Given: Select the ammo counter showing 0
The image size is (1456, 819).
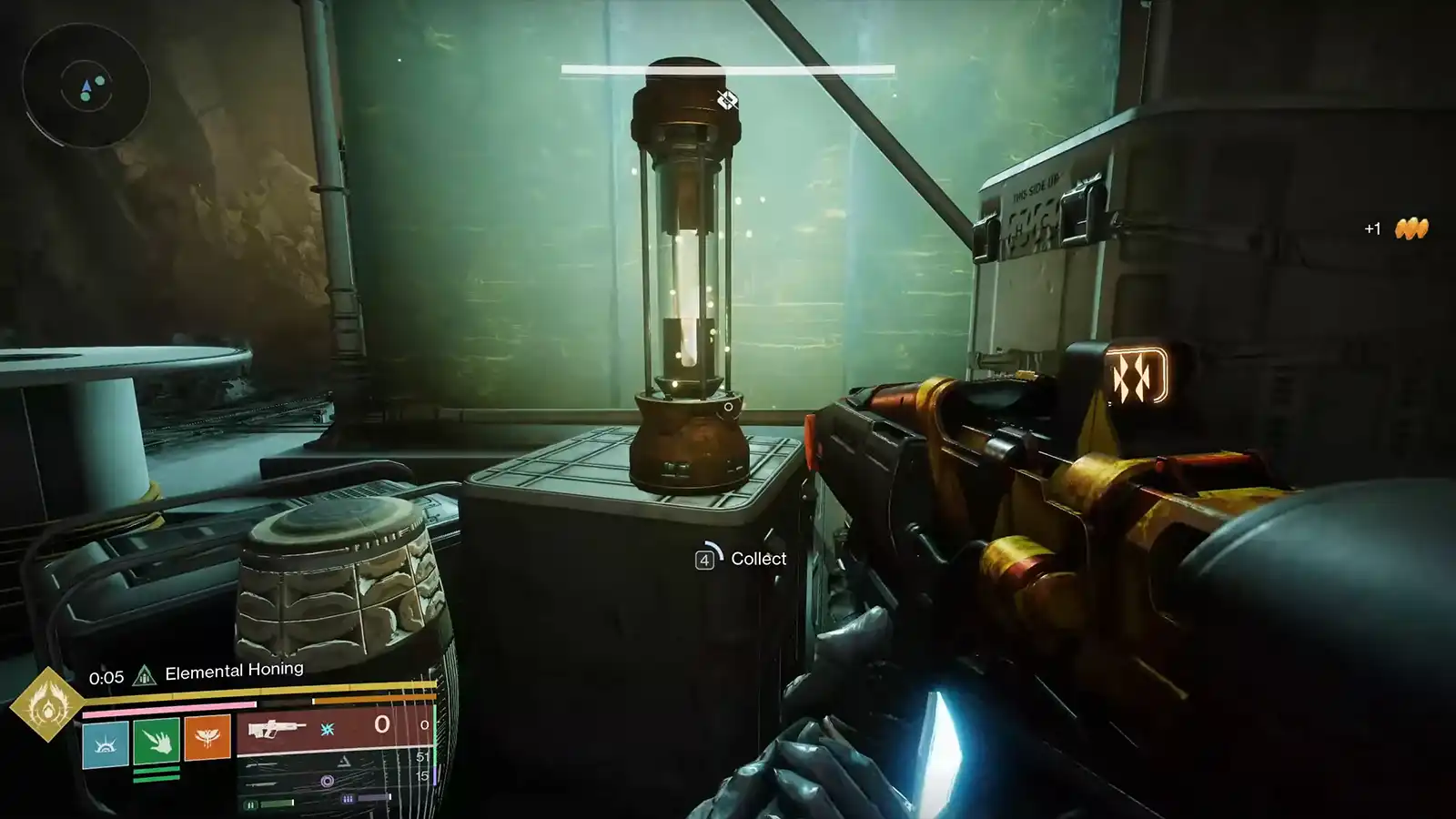Looking at the screenshot, I should point(382,725).
